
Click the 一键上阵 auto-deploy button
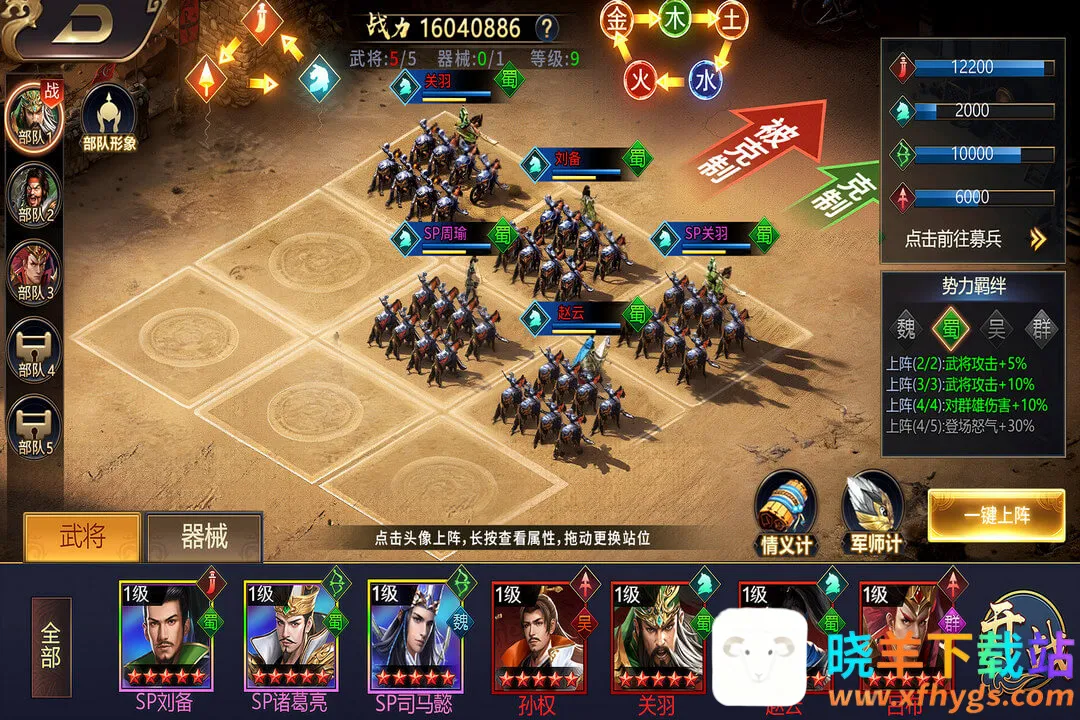click(x=995, y=516)
